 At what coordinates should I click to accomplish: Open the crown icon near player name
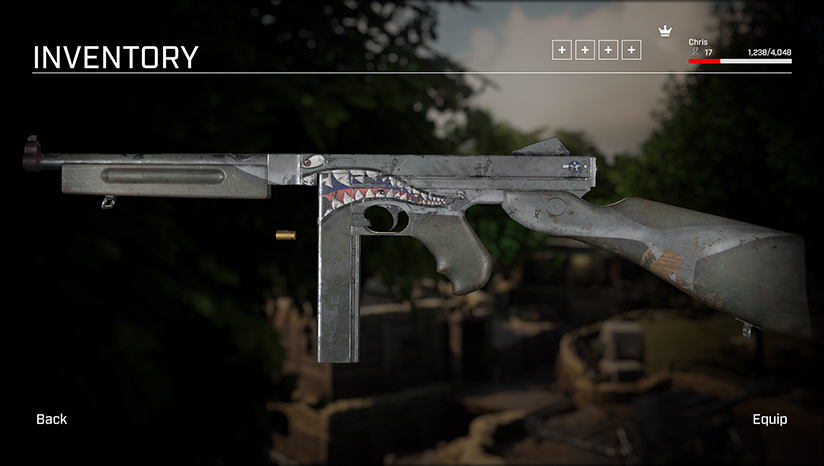[x=664, y=33]
